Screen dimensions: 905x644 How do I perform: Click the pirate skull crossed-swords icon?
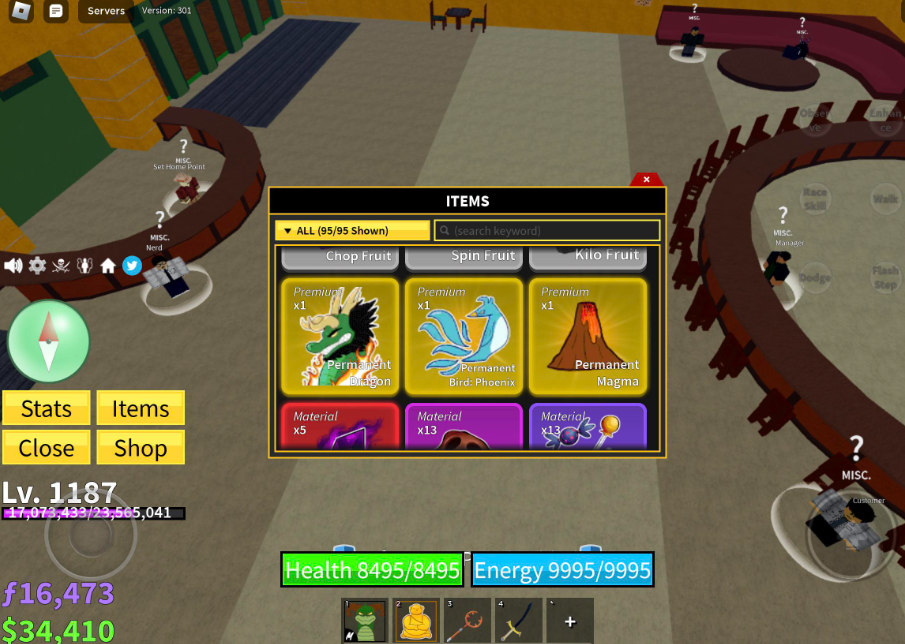click(x=61, y=265)
